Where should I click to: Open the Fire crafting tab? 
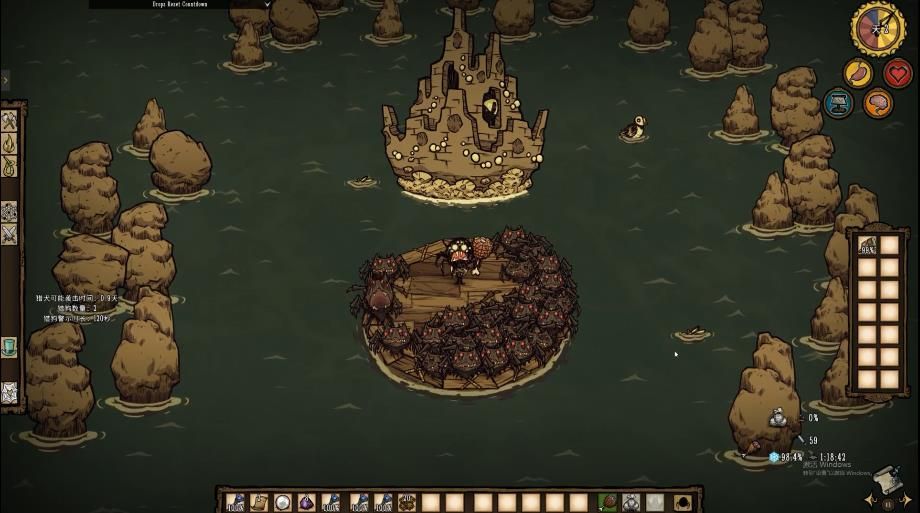(x=9, y=144)
